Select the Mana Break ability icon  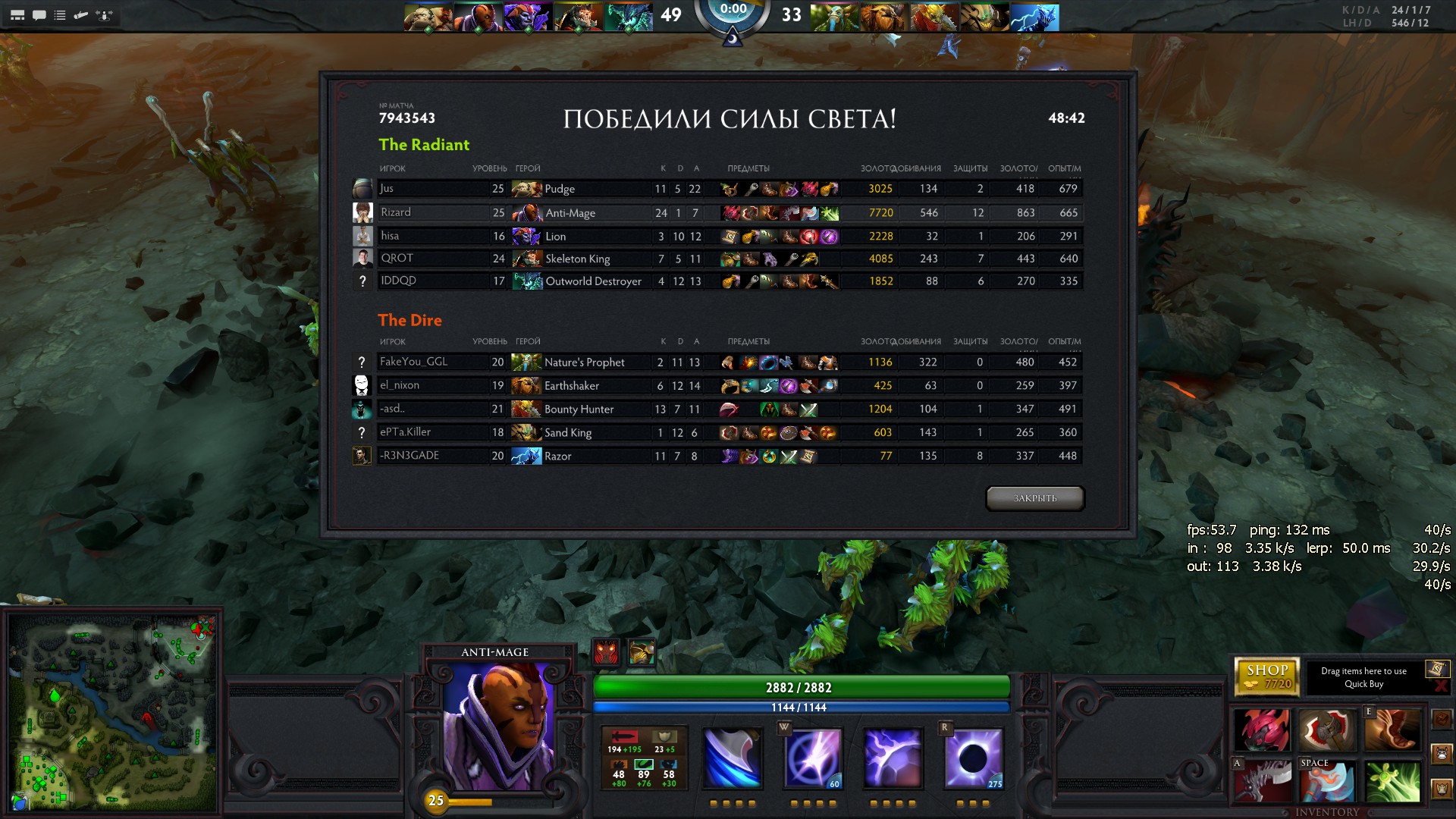[x=733, y=758]
